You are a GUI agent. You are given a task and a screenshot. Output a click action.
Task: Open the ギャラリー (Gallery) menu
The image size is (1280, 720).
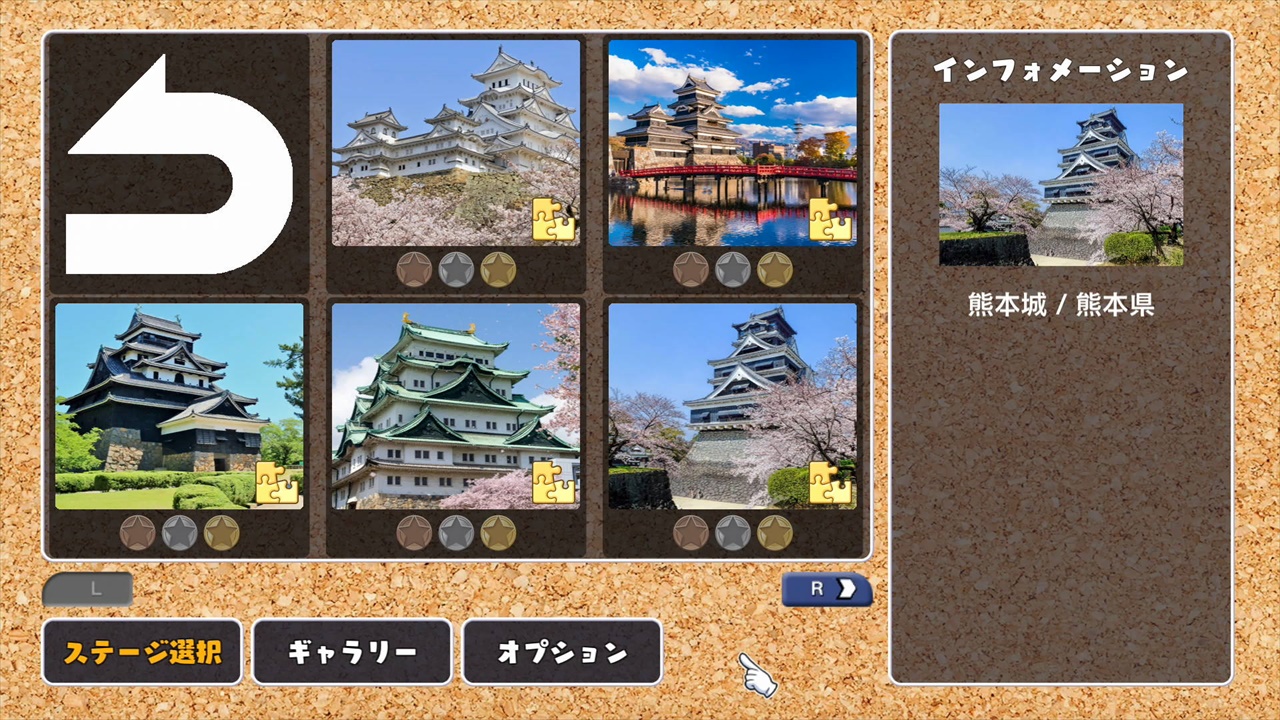[352, 652]
